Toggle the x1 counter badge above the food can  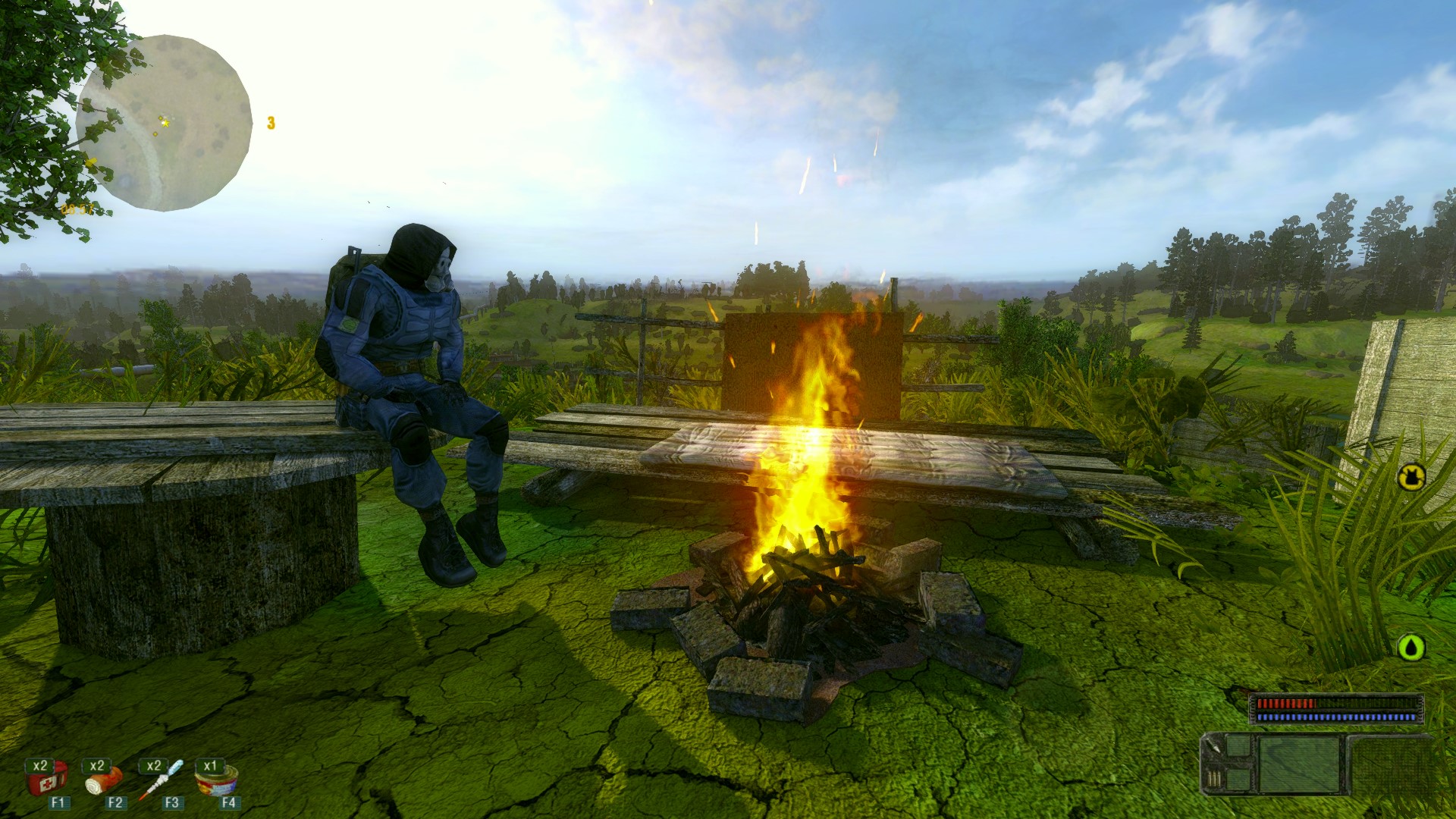[x=211, y=766]
